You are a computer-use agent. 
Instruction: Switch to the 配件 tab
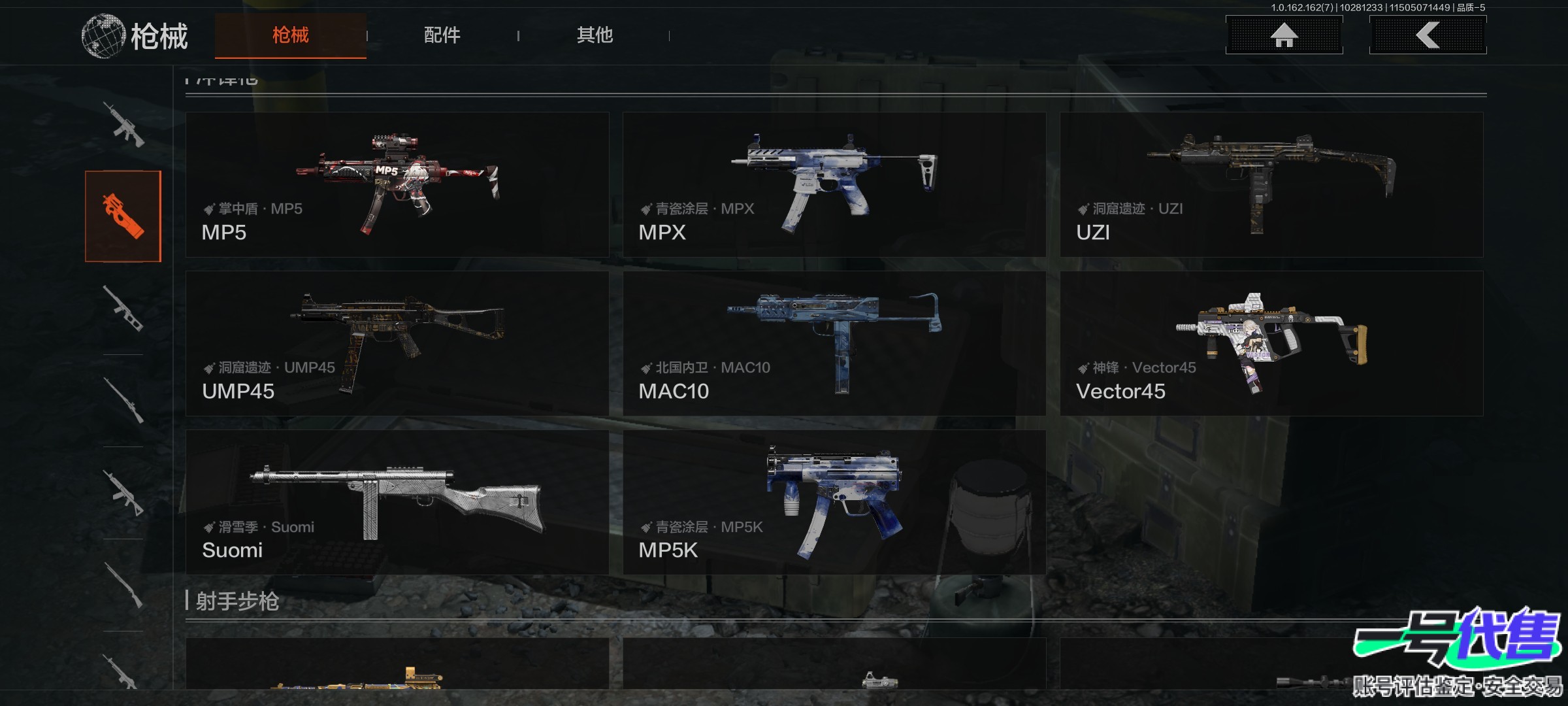[442, 35]
